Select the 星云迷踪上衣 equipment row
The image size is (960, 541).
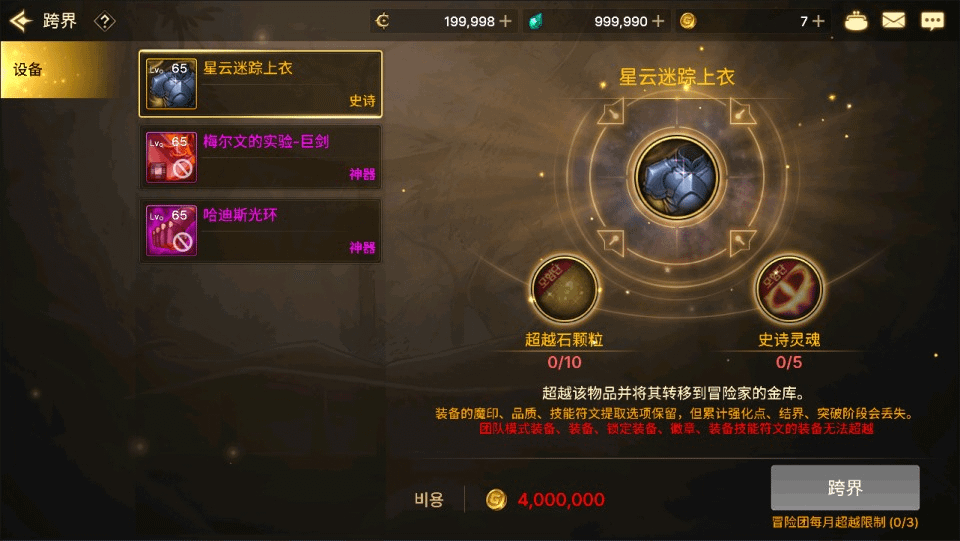point(260,83)
